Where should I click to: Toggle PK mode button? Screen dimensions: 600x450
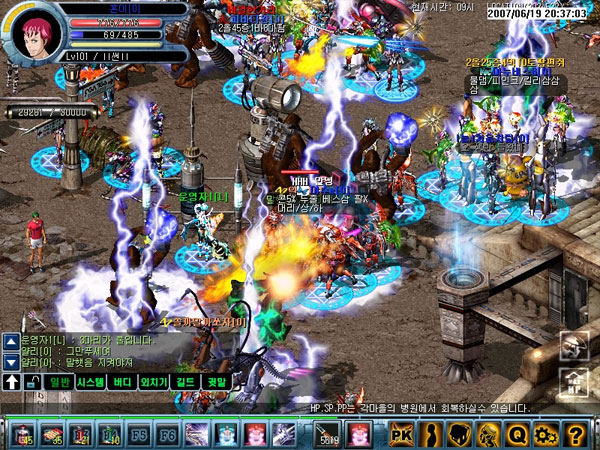click(401, 434)
